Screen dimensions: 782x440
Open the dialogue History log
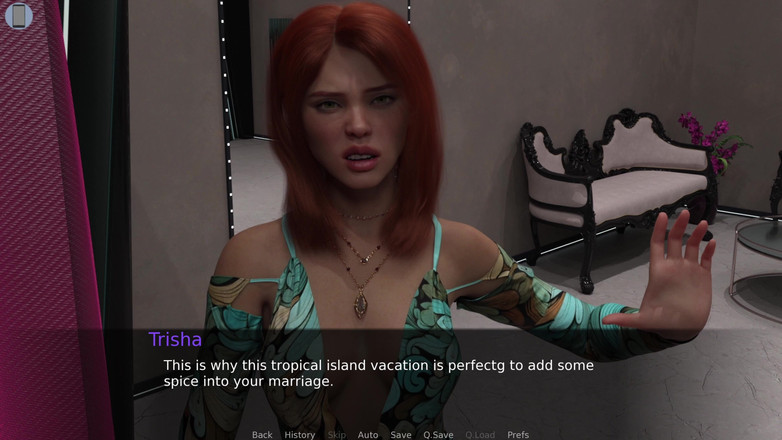[300, 435]
